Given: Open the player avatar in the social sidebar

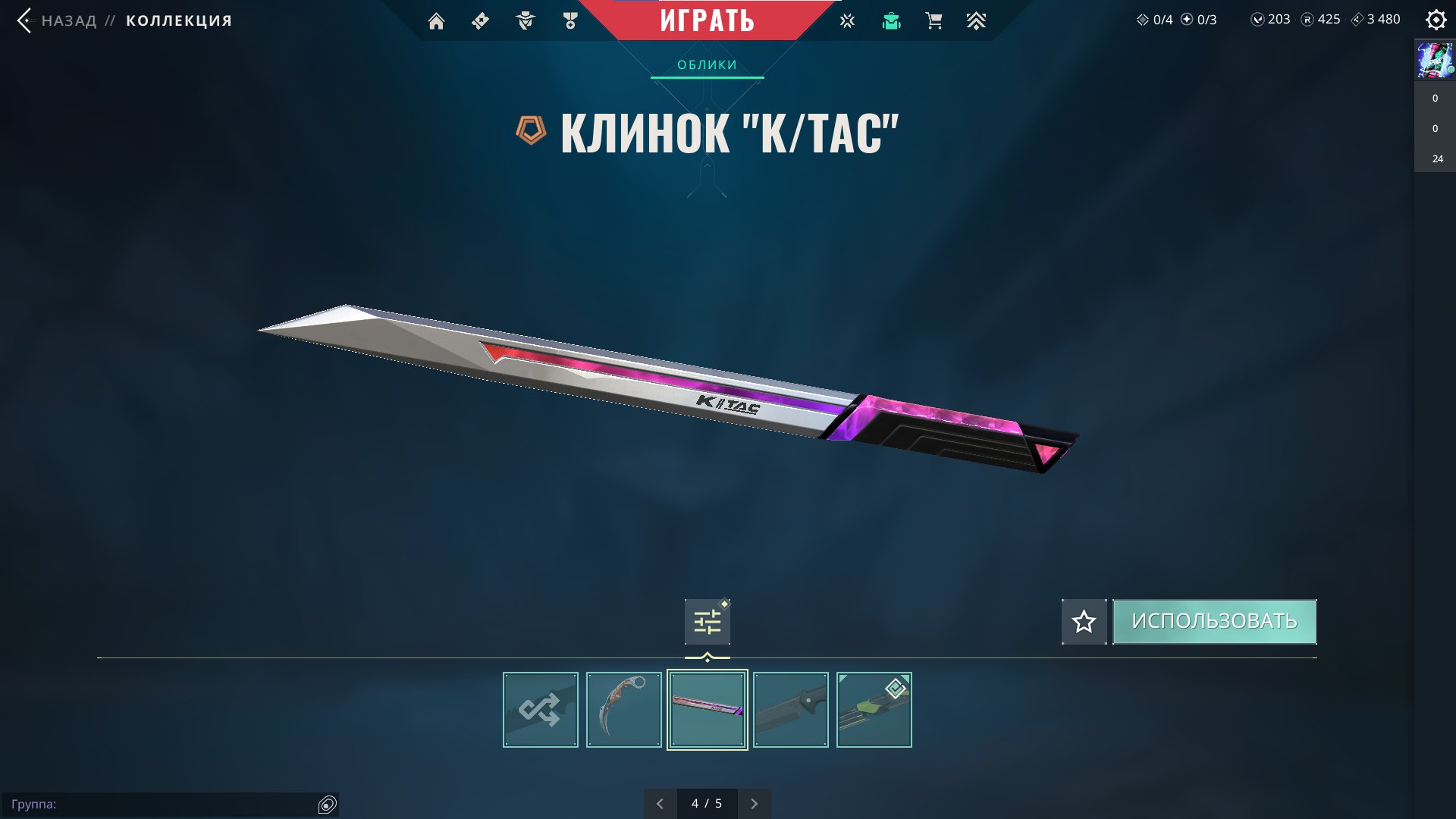Looking at the screenshot, I should [x=1435, y=61].
